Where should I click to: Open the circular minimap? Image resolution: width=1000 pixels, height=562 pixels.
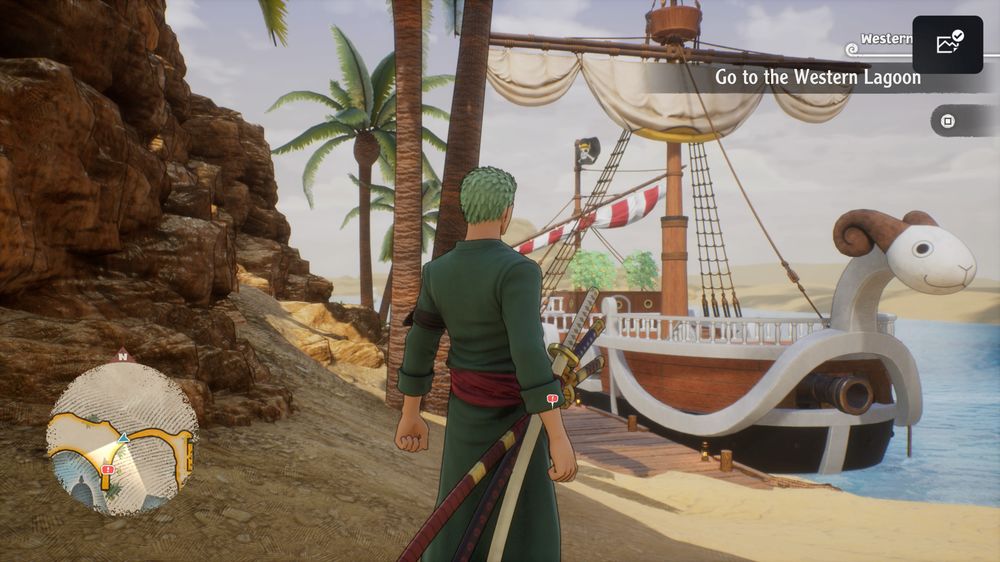(x=122, y=437)
